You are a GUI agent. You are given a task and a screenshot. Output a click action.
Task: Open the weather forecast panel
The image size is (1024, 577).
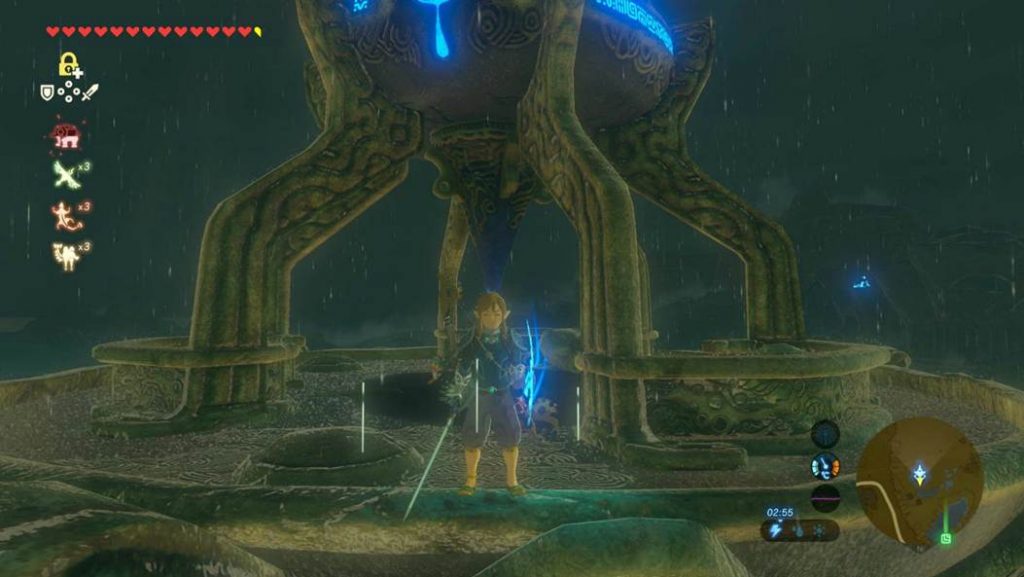pos(799,530)
